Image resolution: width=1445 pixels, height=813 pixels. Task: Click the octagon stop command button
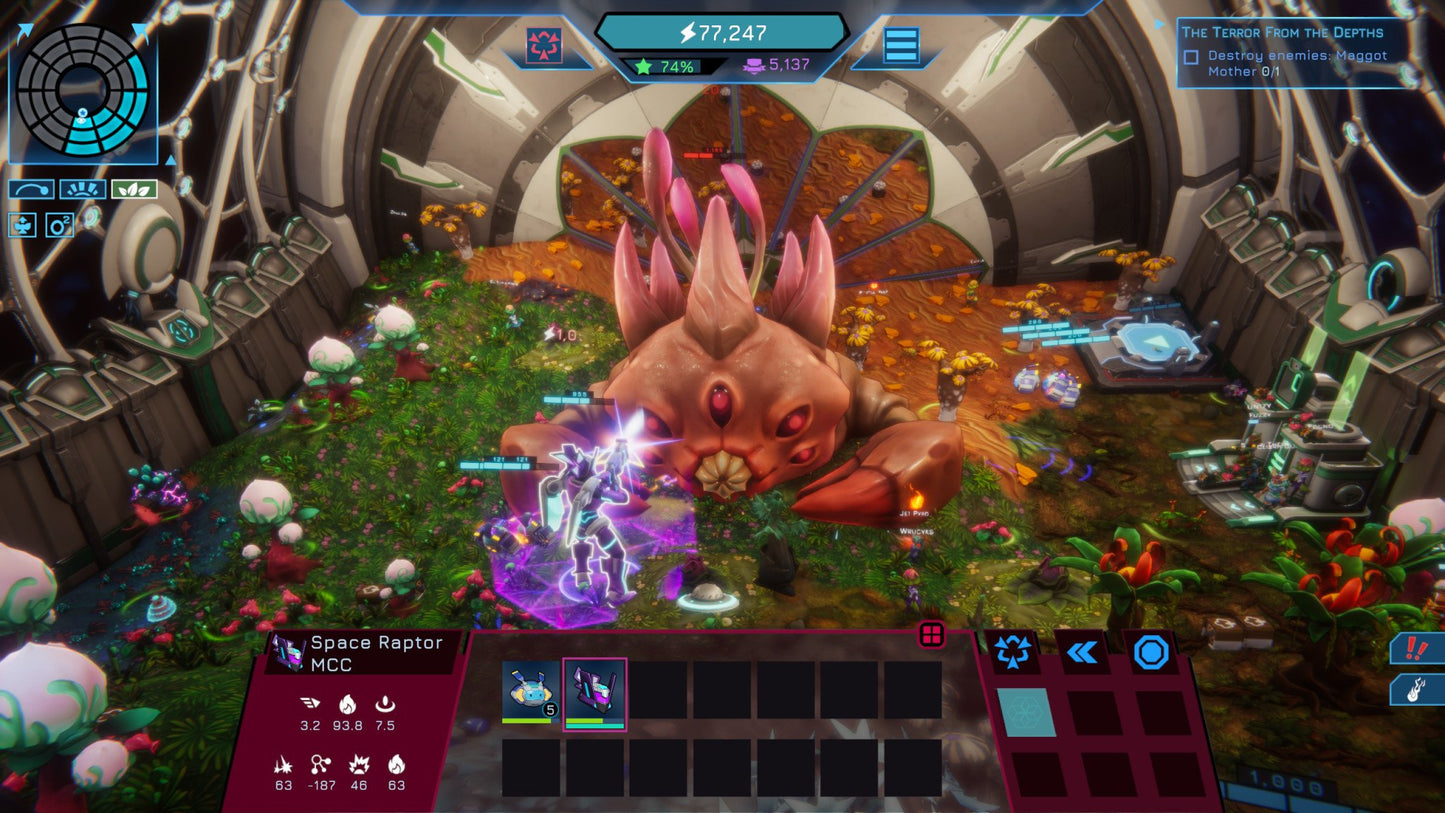1151,653
